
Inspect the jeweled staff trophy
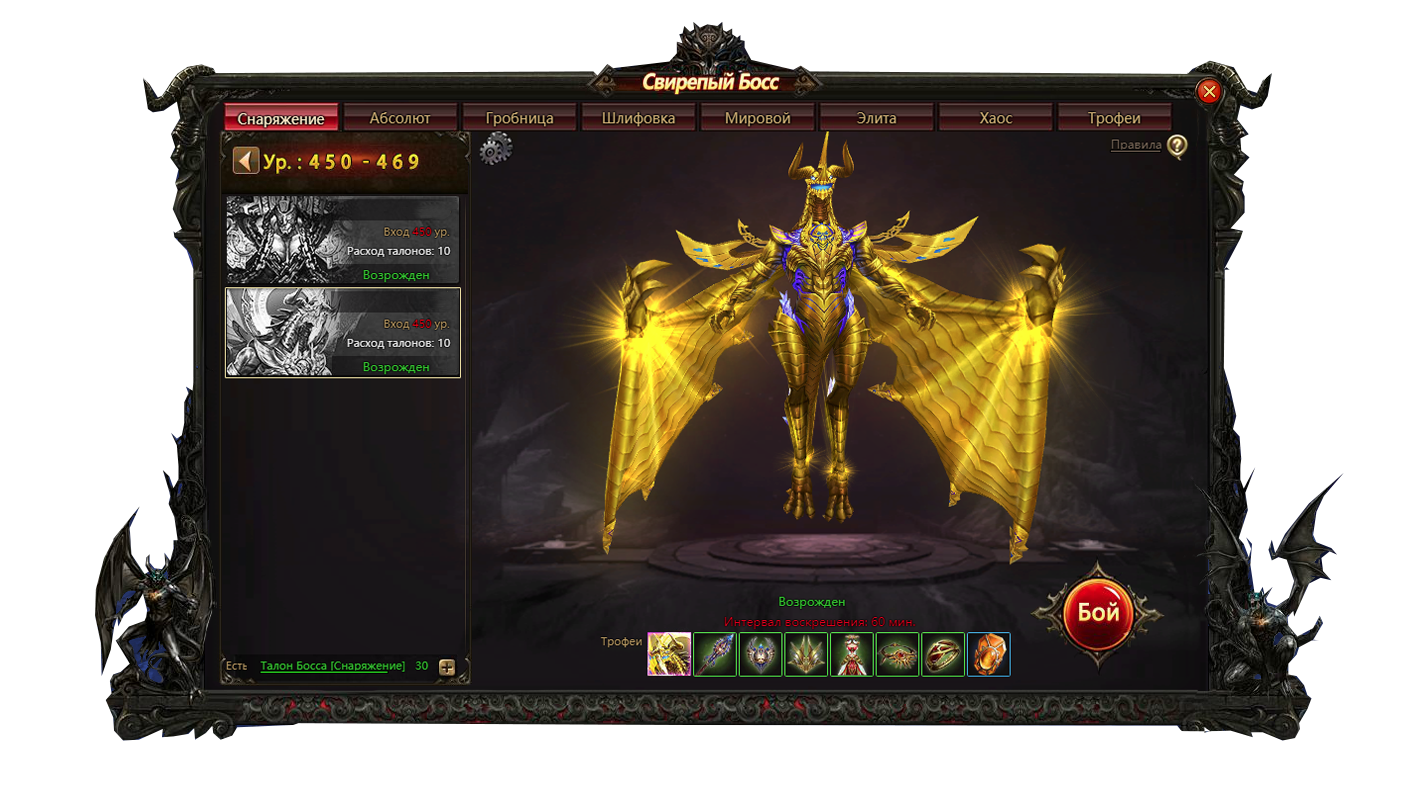(x=715, y=654)
